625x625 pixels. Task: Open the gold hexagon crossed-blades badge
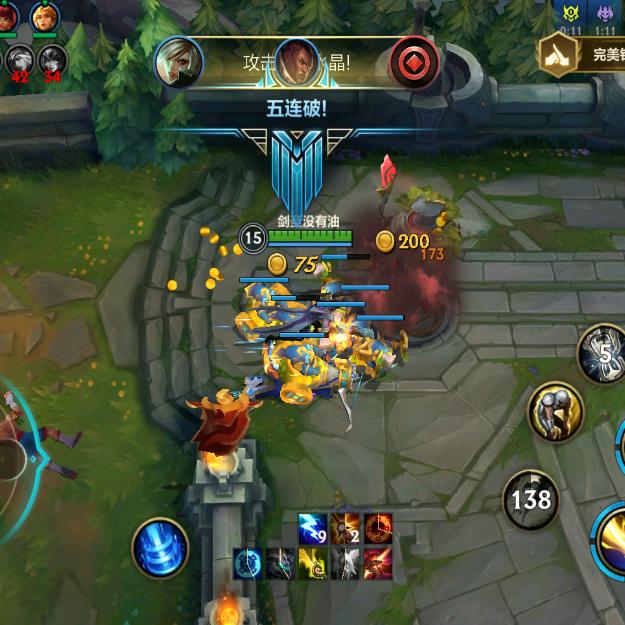(556, 54)
